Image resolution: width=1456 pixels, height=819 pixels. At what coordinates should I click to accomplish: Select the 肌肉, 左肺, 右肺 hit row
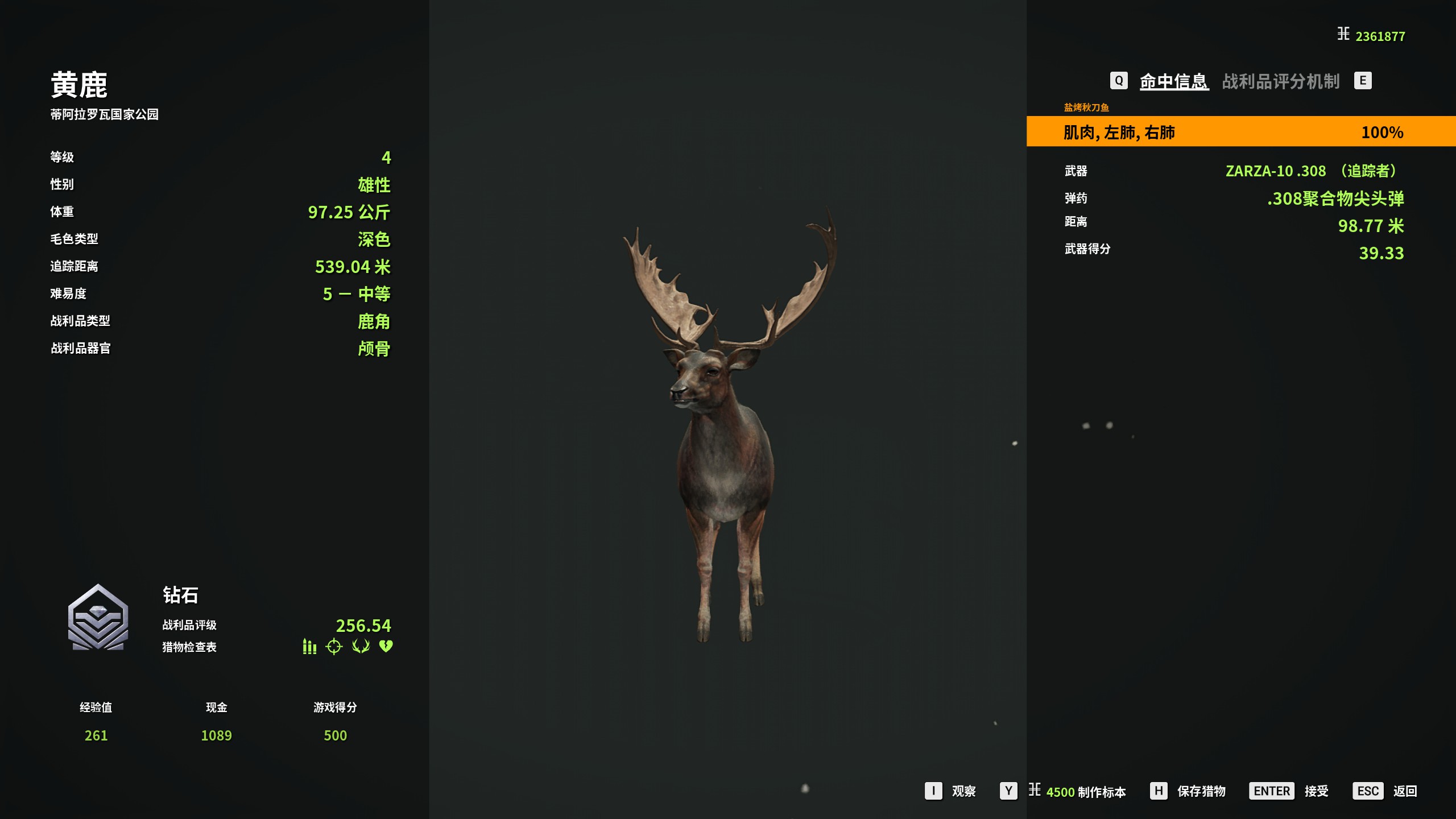(x=1240, y=132)
